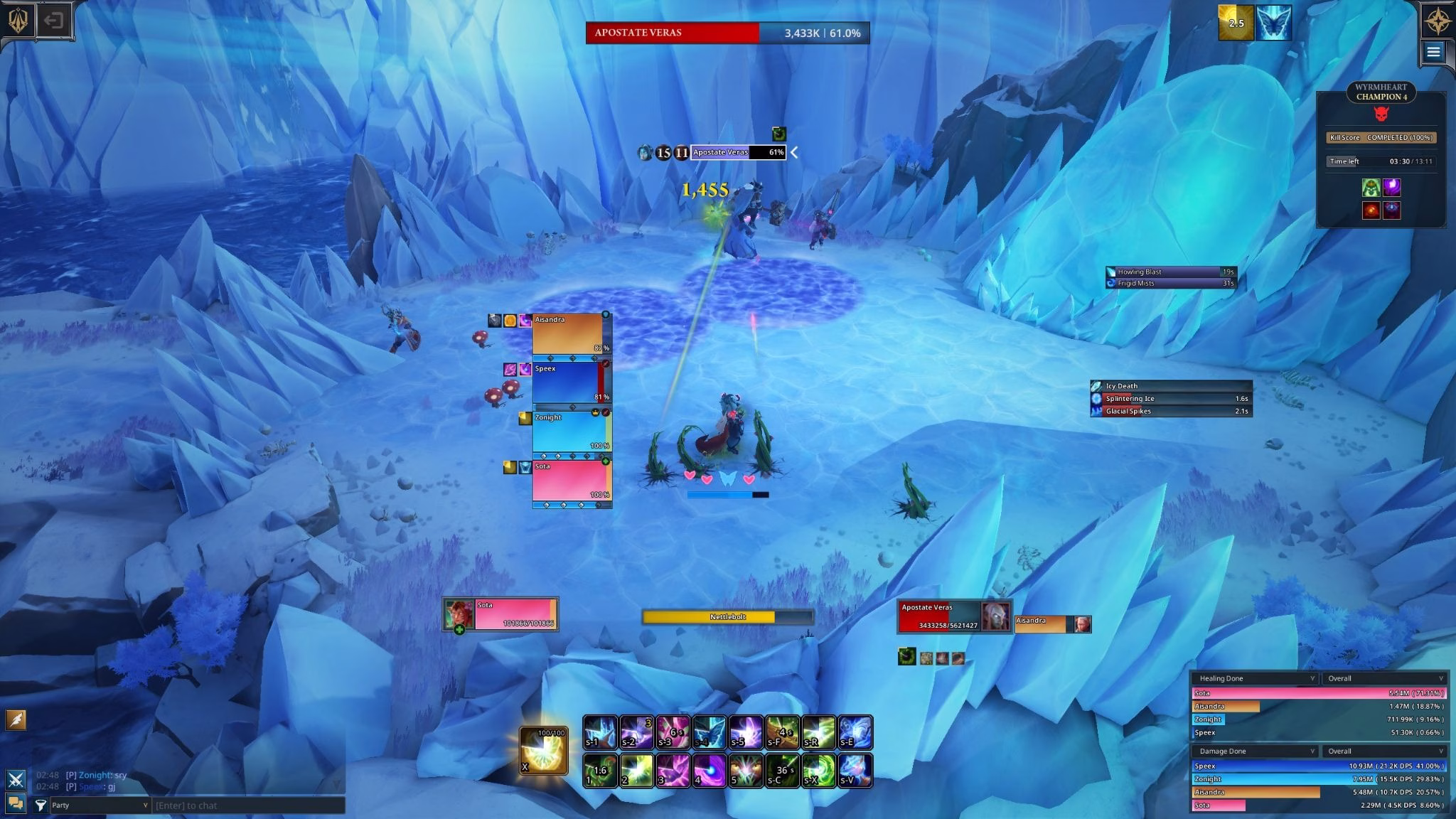Image resolution: width=1456 pixels, height=819 pixels.
Task: Open the hamburger menu button
Action: coord(1433,52)
